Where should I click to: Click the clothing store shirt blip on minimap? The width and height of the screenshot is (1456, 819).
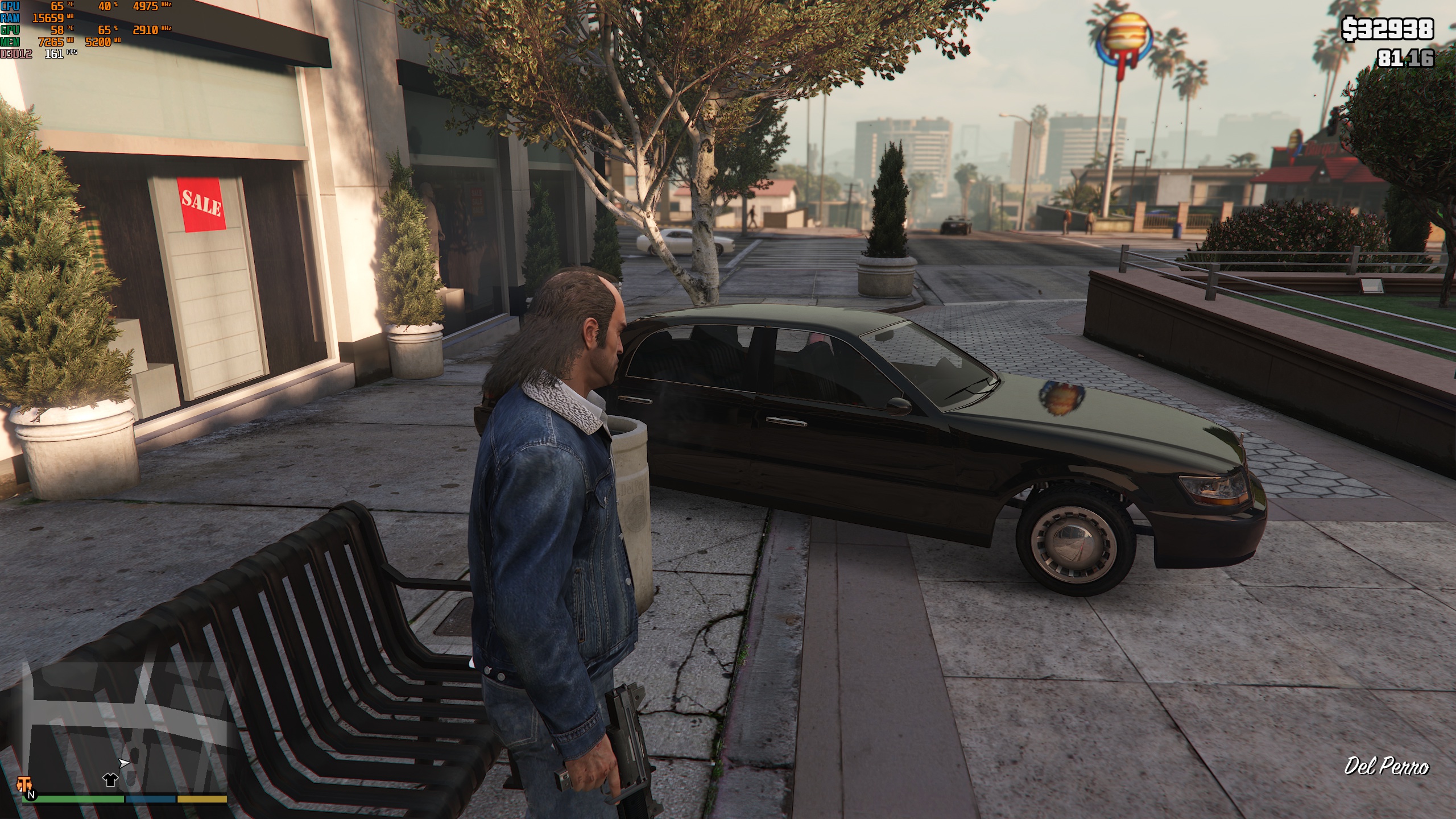[x=110, y=779]
